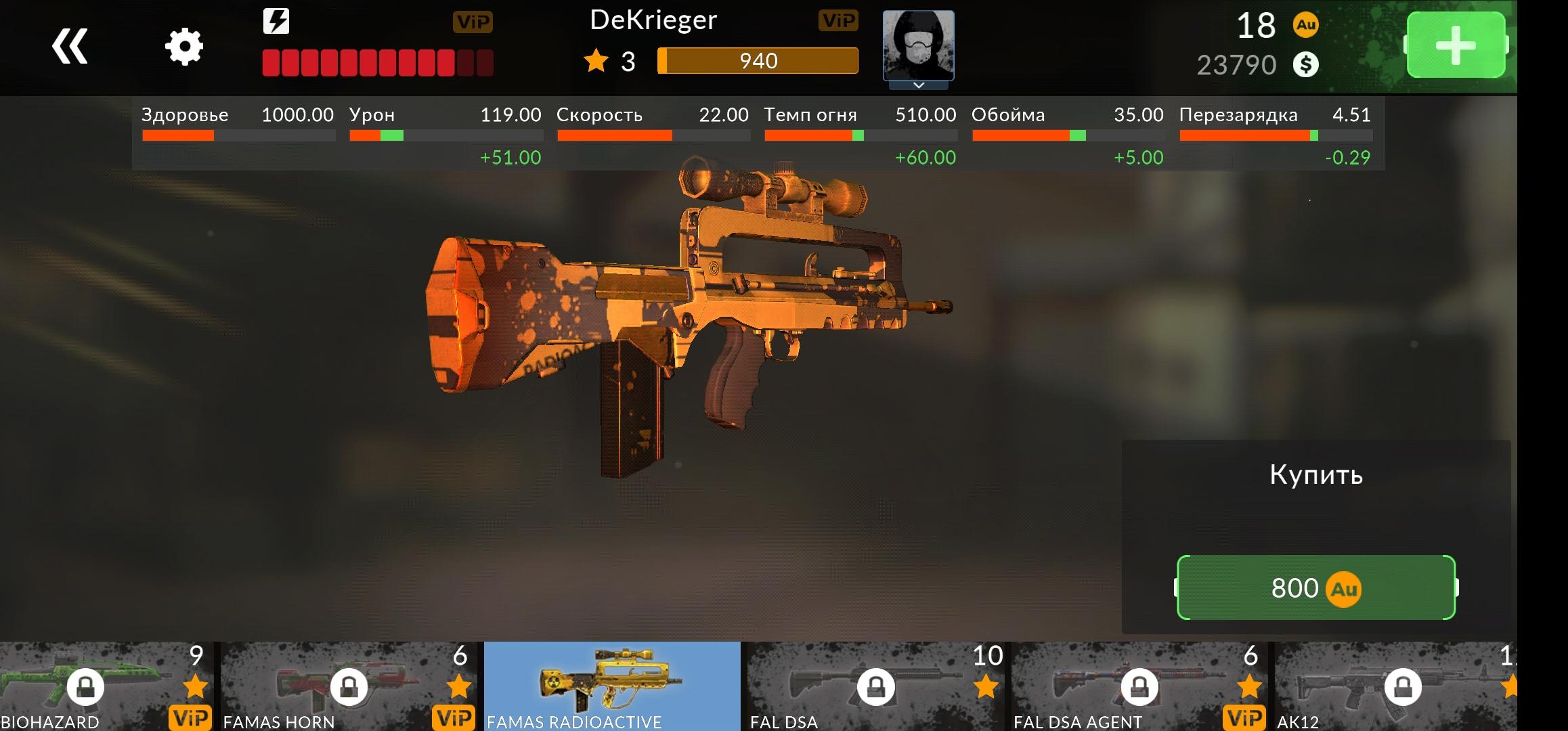Click the double-arrow back chevron
The width and height of the screenshot is (1568, 731).
[70, 47]
